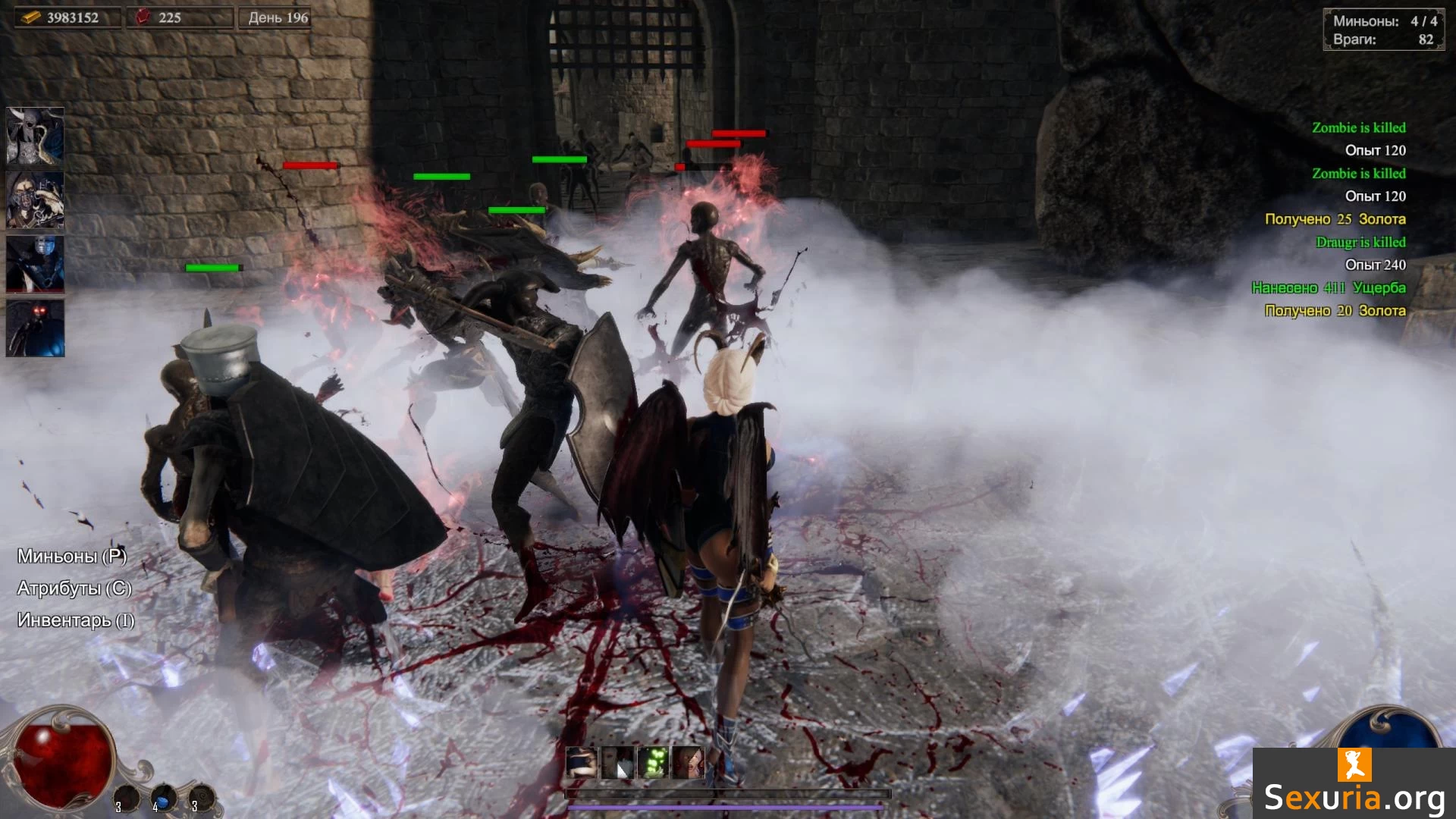Open the Миньоны (P) panel
The image size is (1456, 819).
click(x=72, y=556)
